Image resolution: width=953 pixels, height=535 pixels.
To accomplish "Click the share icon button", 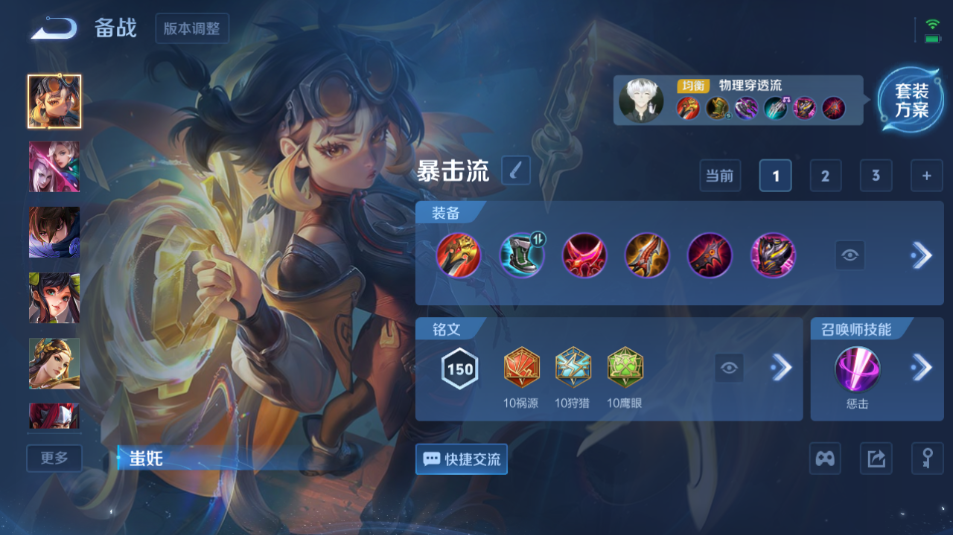I will click(876, 458).
